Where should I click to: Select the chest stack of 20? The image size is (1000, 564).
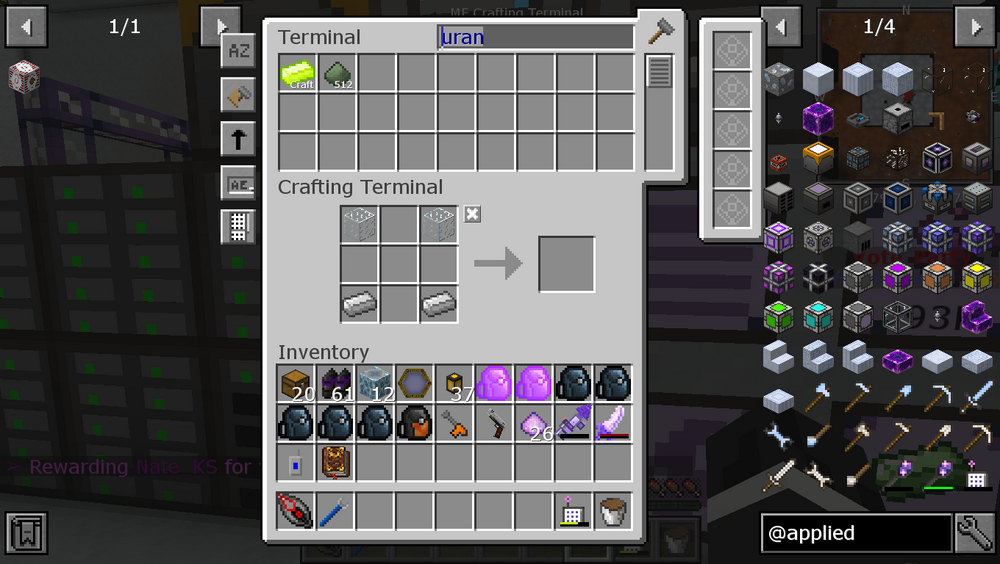point(297,384)
